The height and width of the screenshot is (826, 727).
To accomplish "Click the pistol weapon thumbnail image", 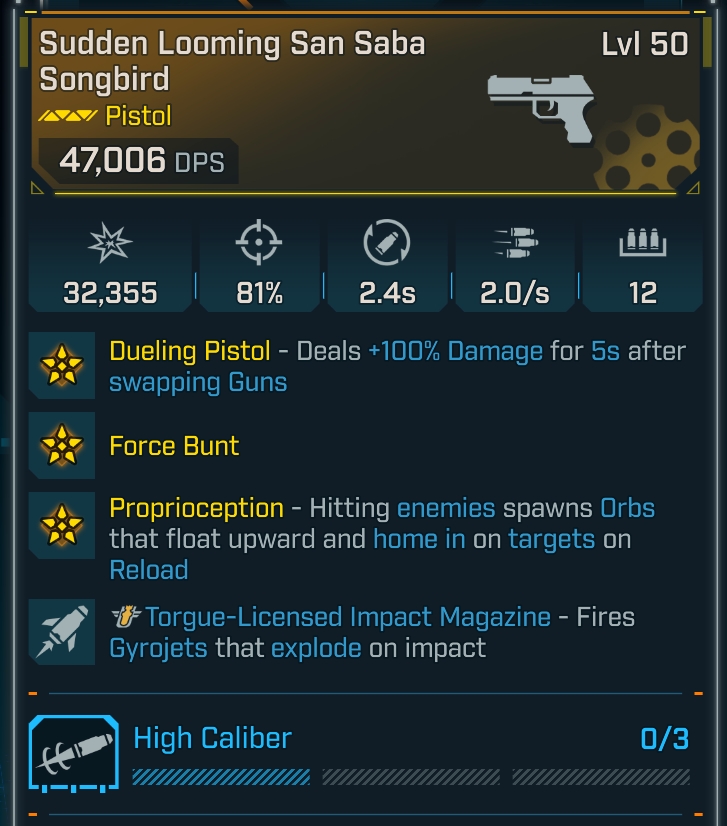I will point(540,106).
